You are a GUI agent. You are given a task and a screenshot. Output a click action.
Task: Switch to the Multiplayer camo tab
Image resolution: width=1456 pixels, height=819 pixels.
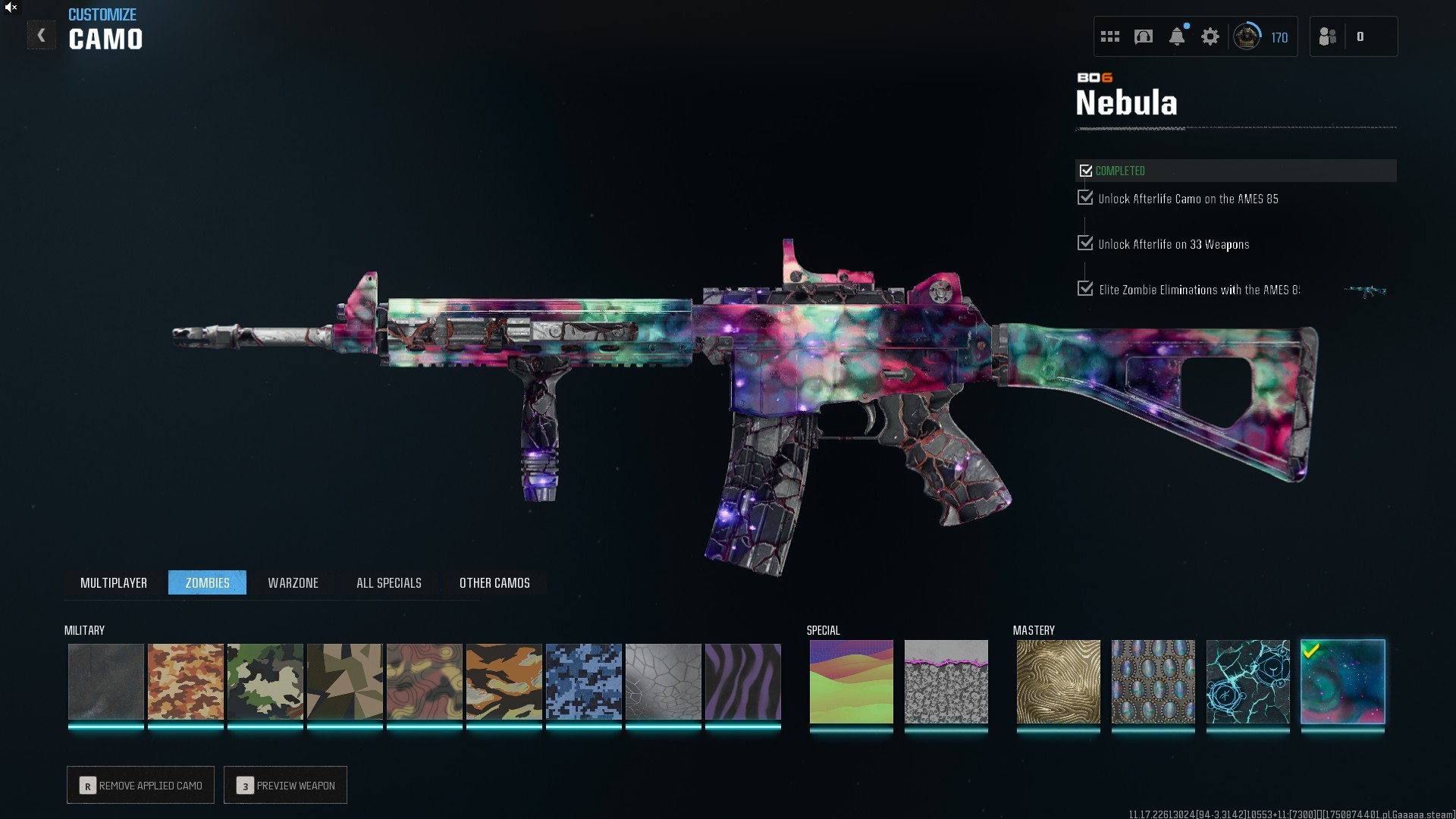click(x=114, y=582)
